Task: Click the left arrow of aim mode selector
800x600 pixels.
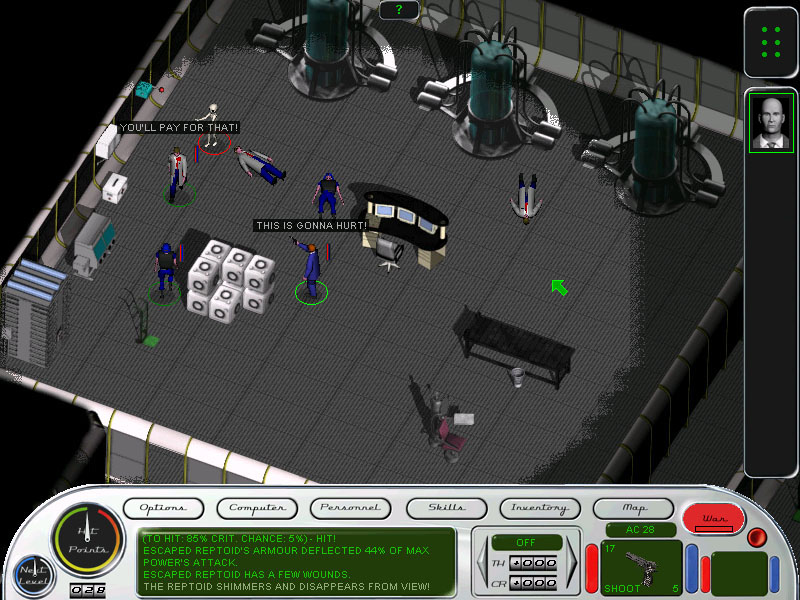Action: coord(482,564)
